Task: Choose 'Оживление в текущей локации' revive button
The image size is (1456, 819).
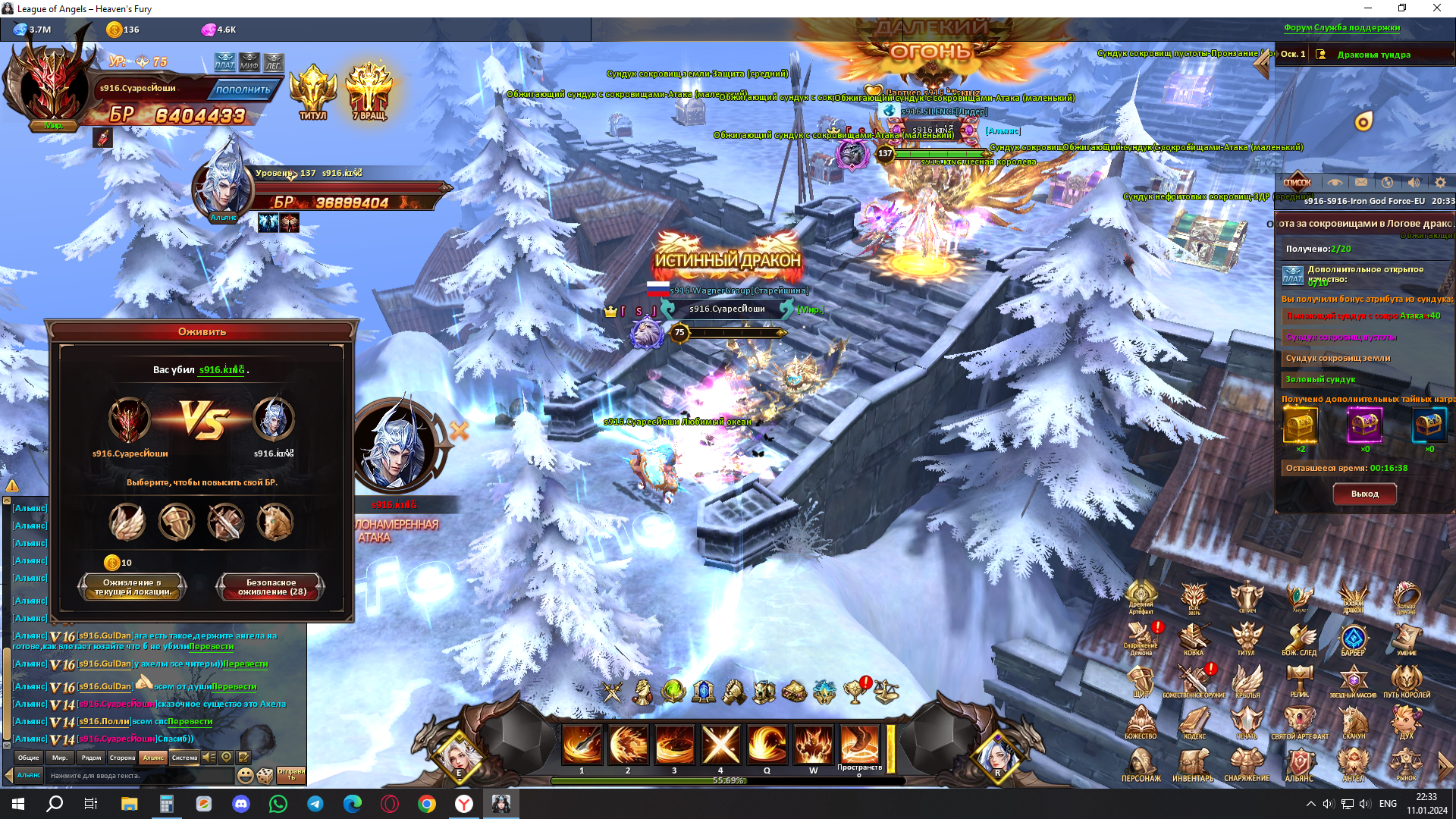Action: 132,587
